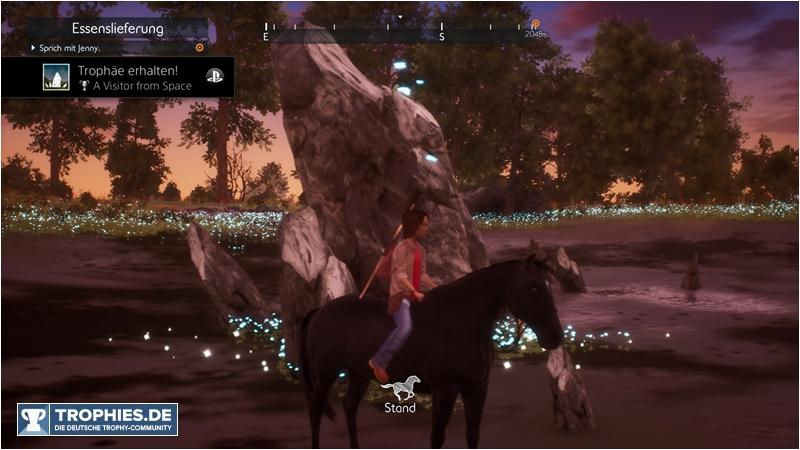Select the horse gait 'Stand' icon
The height and width of the screenshot is (450, 800).
400,388
